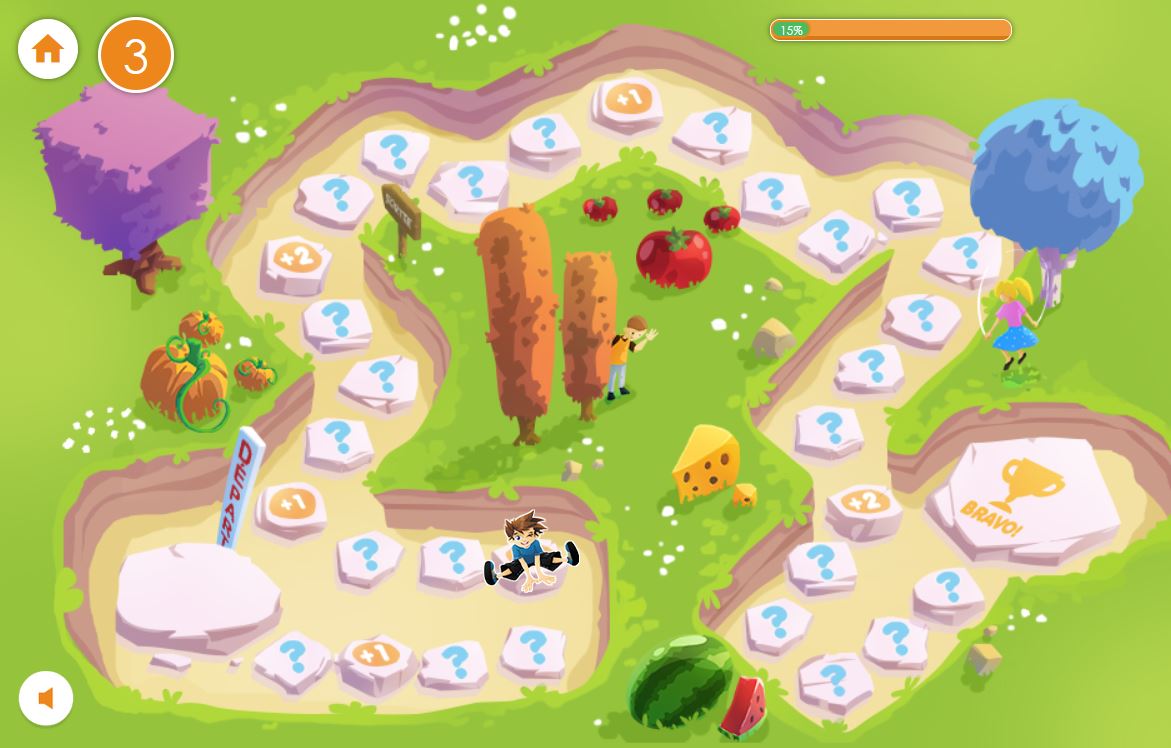The image size is (1171, 748).
Task: Select the BRAVO trophy finish tile
Action: (1026, 495)
